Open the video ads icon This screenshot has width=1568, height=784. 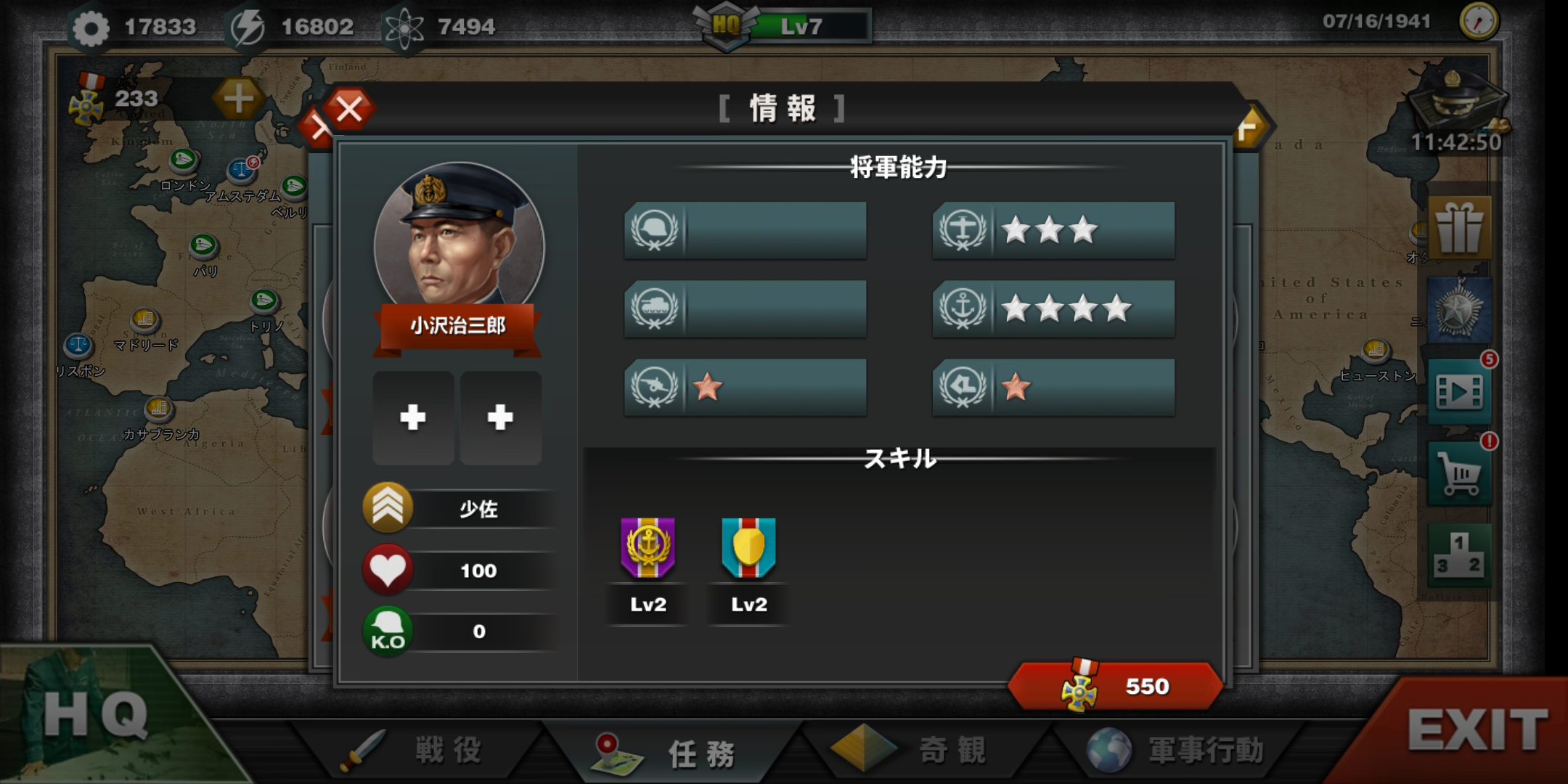point(1459,392)
